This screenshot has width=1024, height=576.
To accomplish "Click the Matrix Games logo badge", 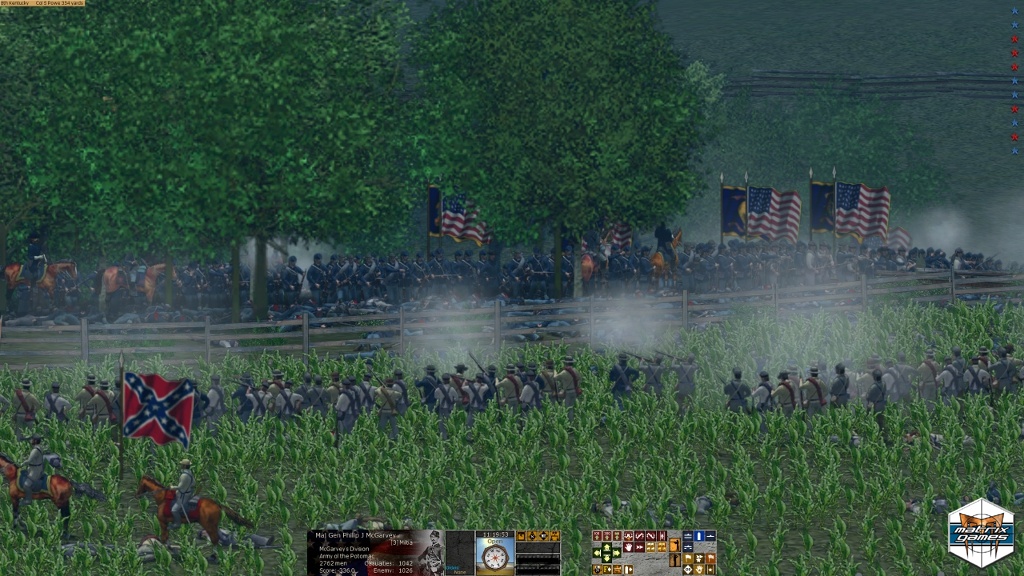I will coord(981,533).
